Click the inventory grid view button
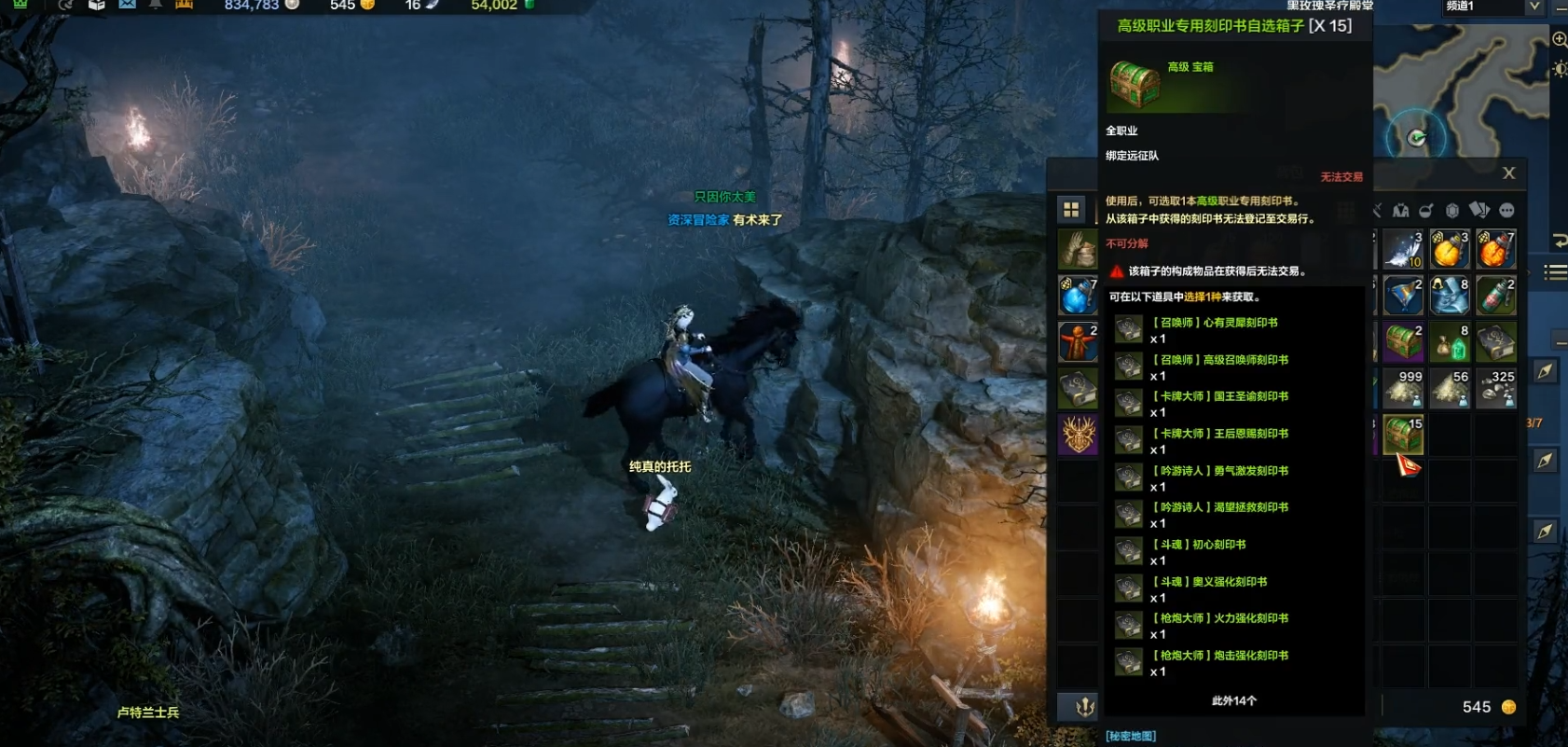 click(x=1071, y=210)
